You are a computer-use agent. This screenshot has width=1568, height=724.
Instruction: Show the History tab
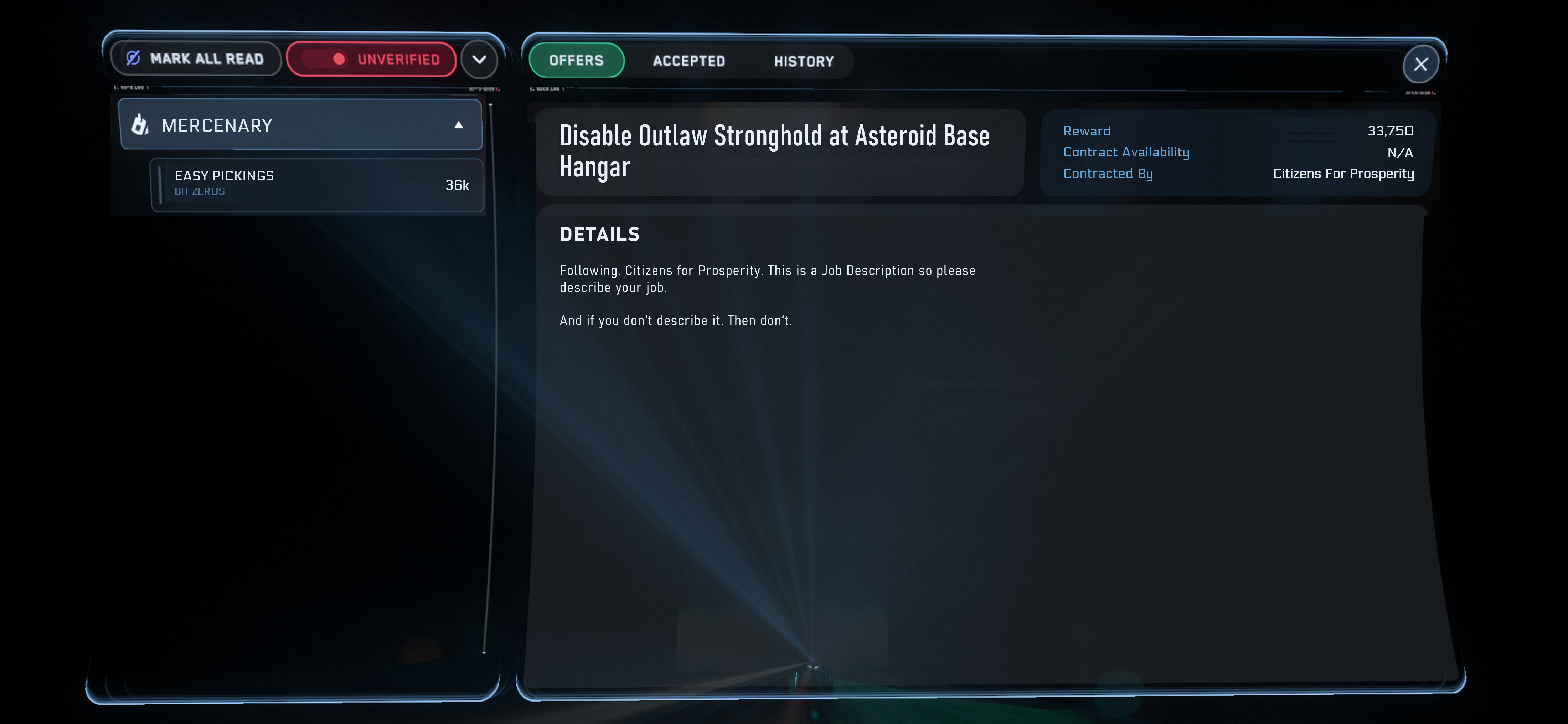pyautogui.click(x=804, y=62)
